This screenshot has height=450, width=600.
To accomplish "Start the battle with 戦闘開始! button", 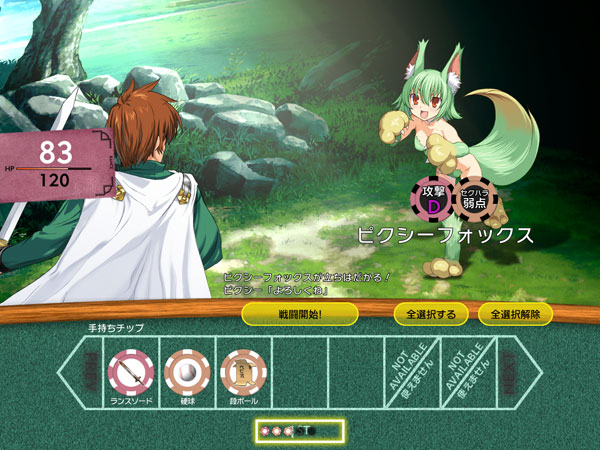I will point(300,314).
